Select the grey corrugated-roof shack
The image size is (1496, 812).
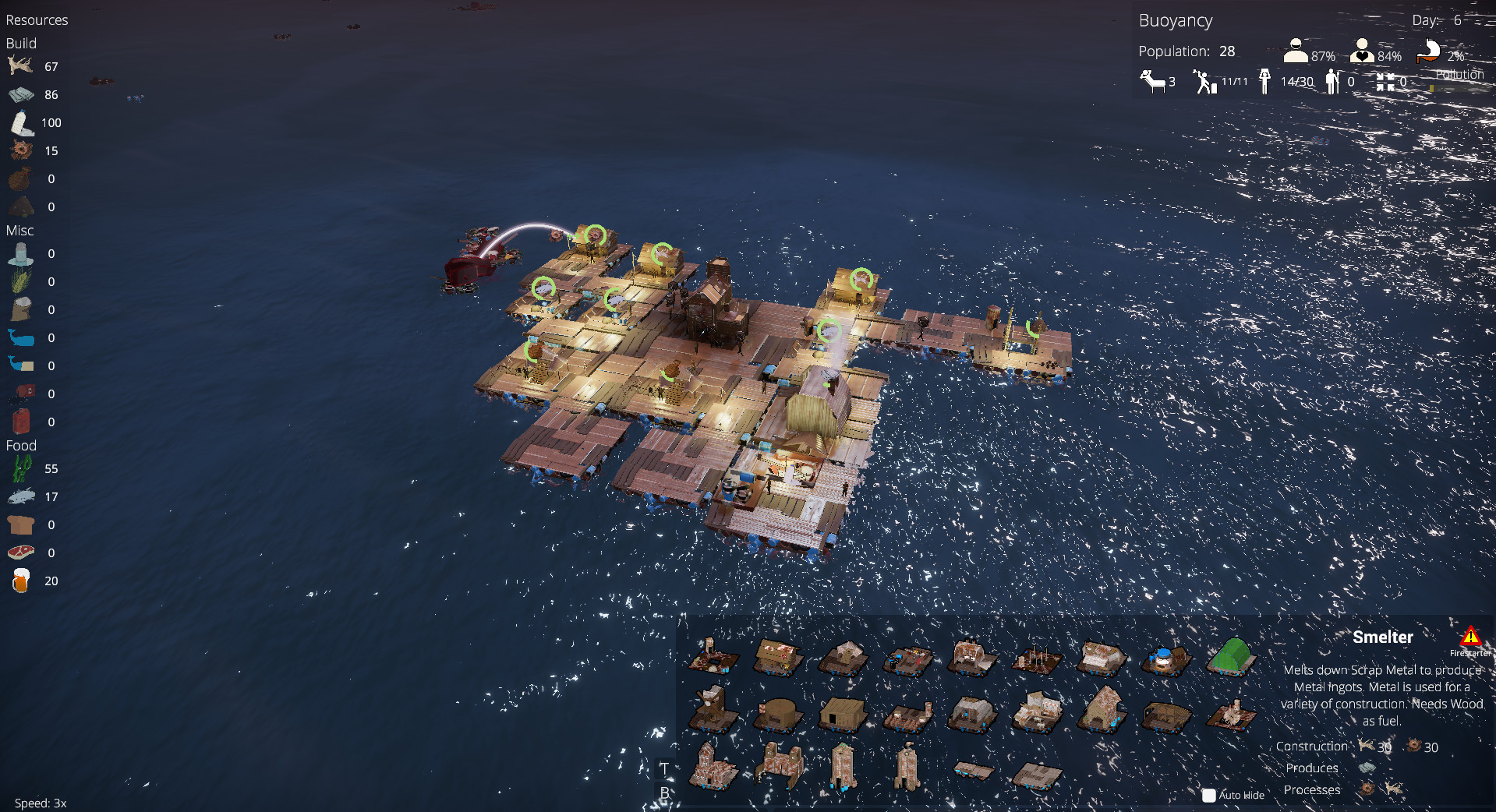[971, 712]
